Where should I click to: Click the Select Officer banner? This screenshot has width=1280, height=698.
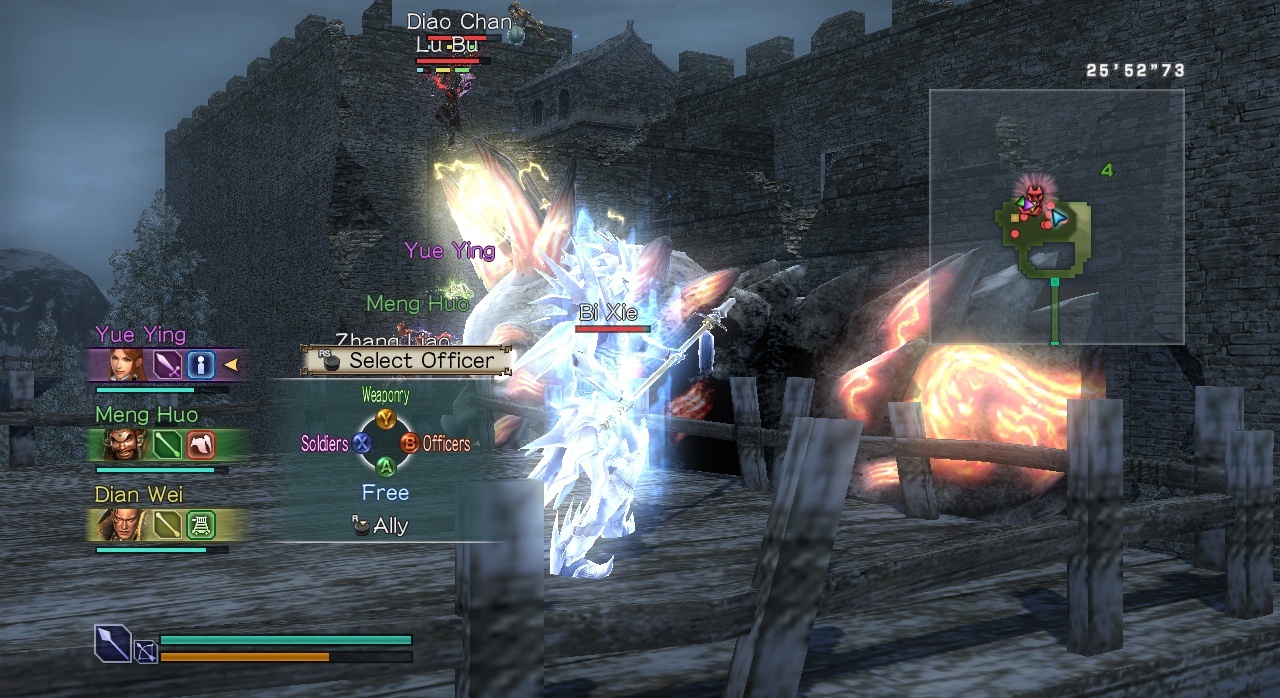[x=407, y=360]
